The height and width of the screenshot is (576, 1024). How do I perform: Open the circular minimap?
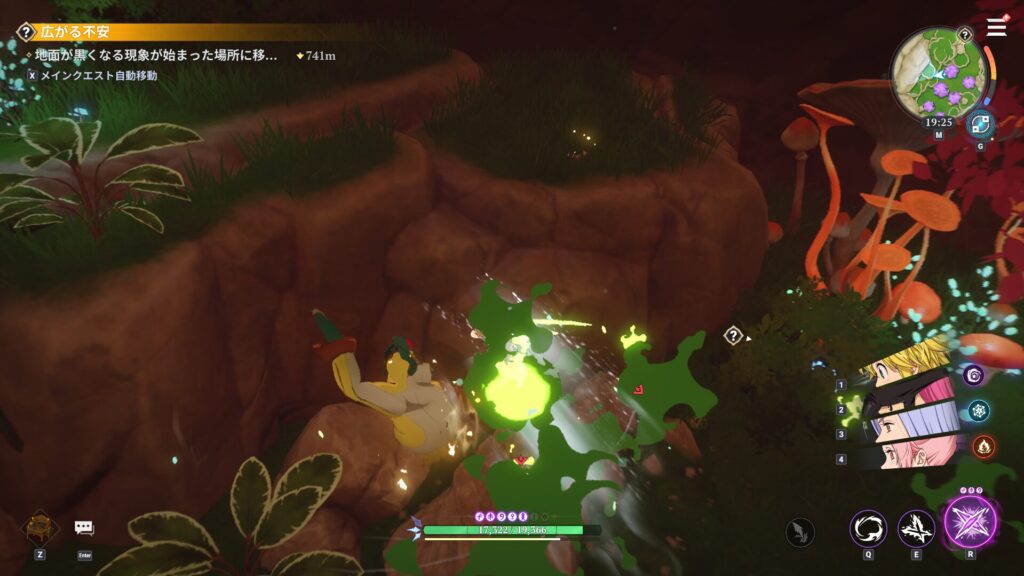coord(939,71)
